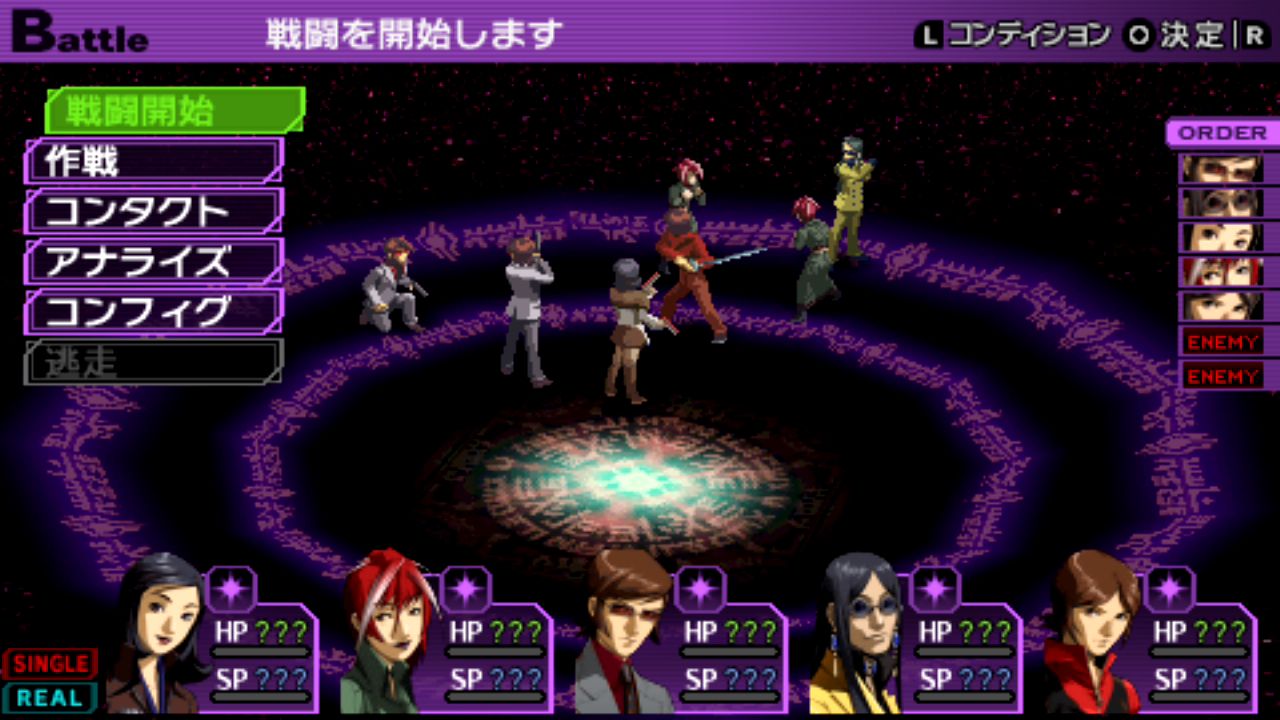
Task: Select 戦闘開始 to begin the battle
Action: (x=174, y=110)
